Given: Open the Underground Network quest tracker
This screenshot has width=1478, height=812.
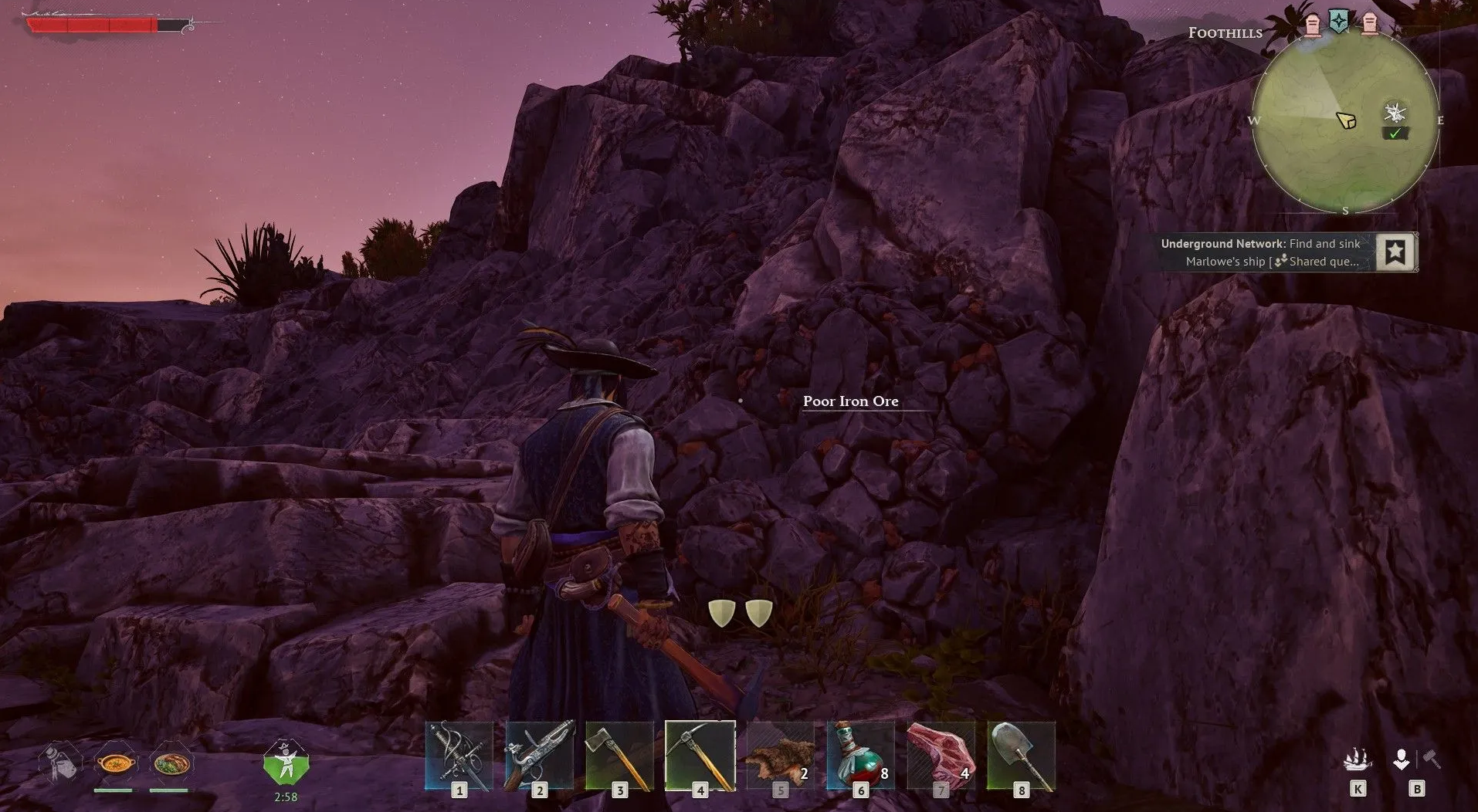Looking at the screenshot, I should tap(1260, 252).
